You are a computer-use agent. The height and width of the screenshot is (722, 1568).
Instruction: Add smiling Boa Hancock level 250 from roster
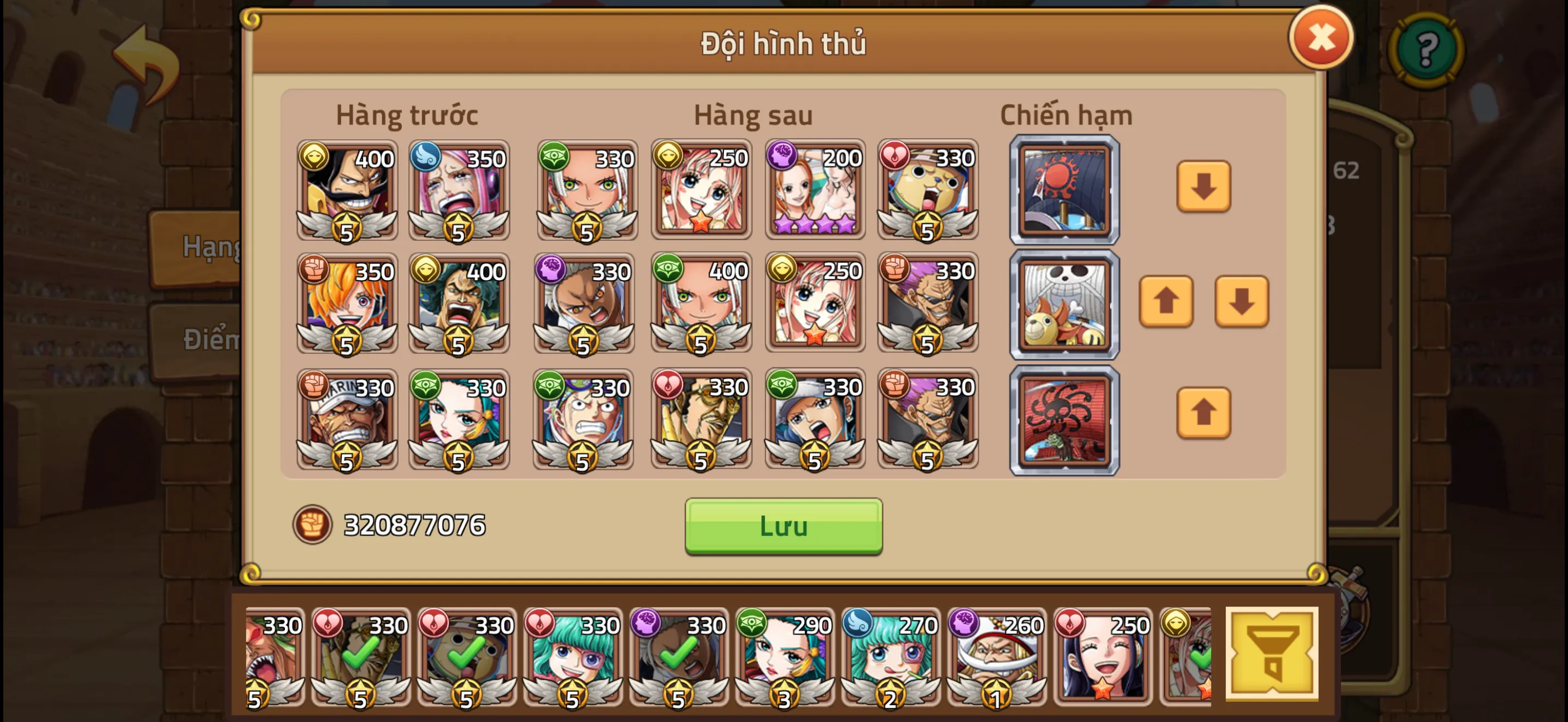tap(1102, 656)
